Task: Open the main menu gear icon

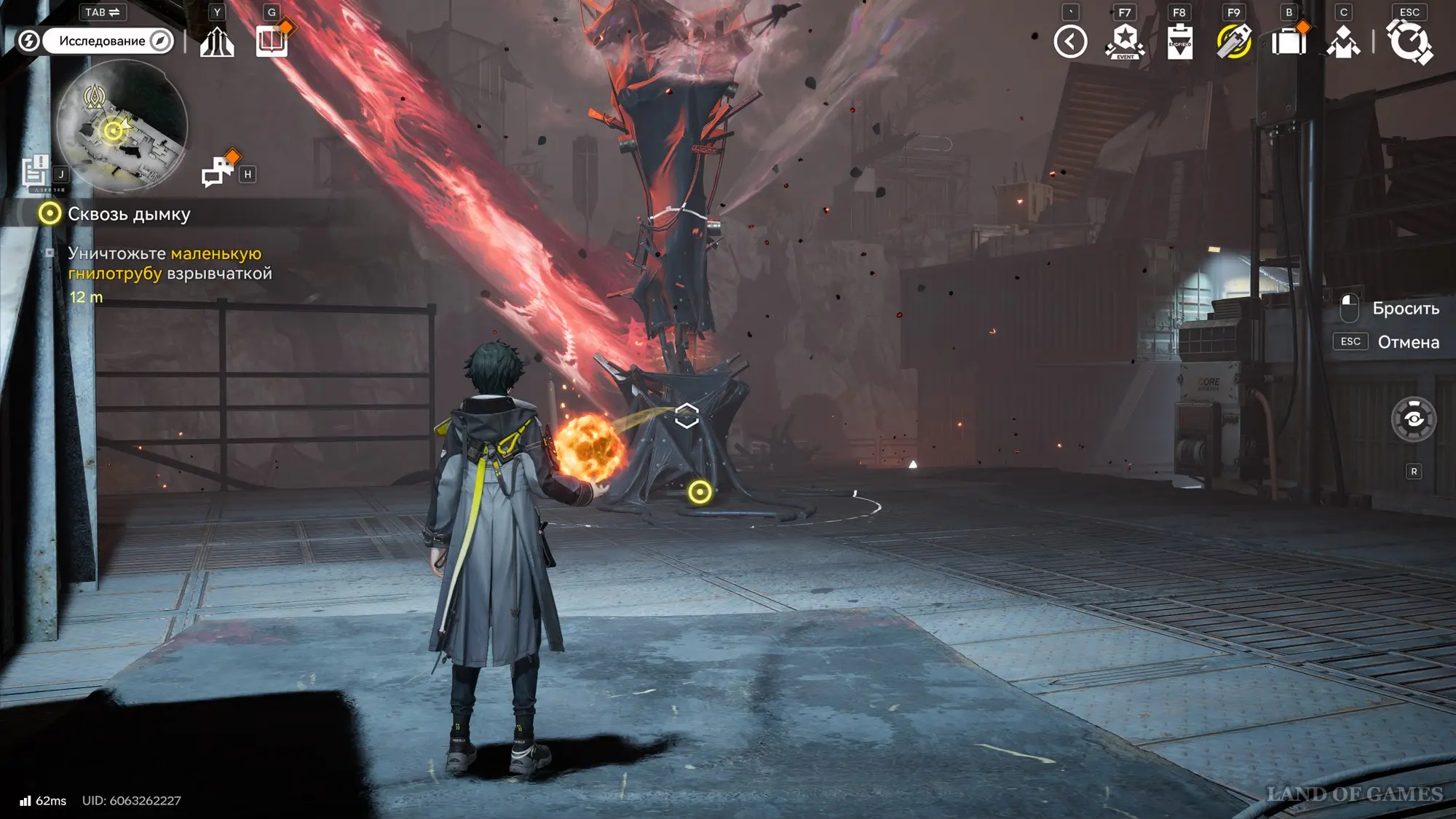Action: pos(1409,41)
